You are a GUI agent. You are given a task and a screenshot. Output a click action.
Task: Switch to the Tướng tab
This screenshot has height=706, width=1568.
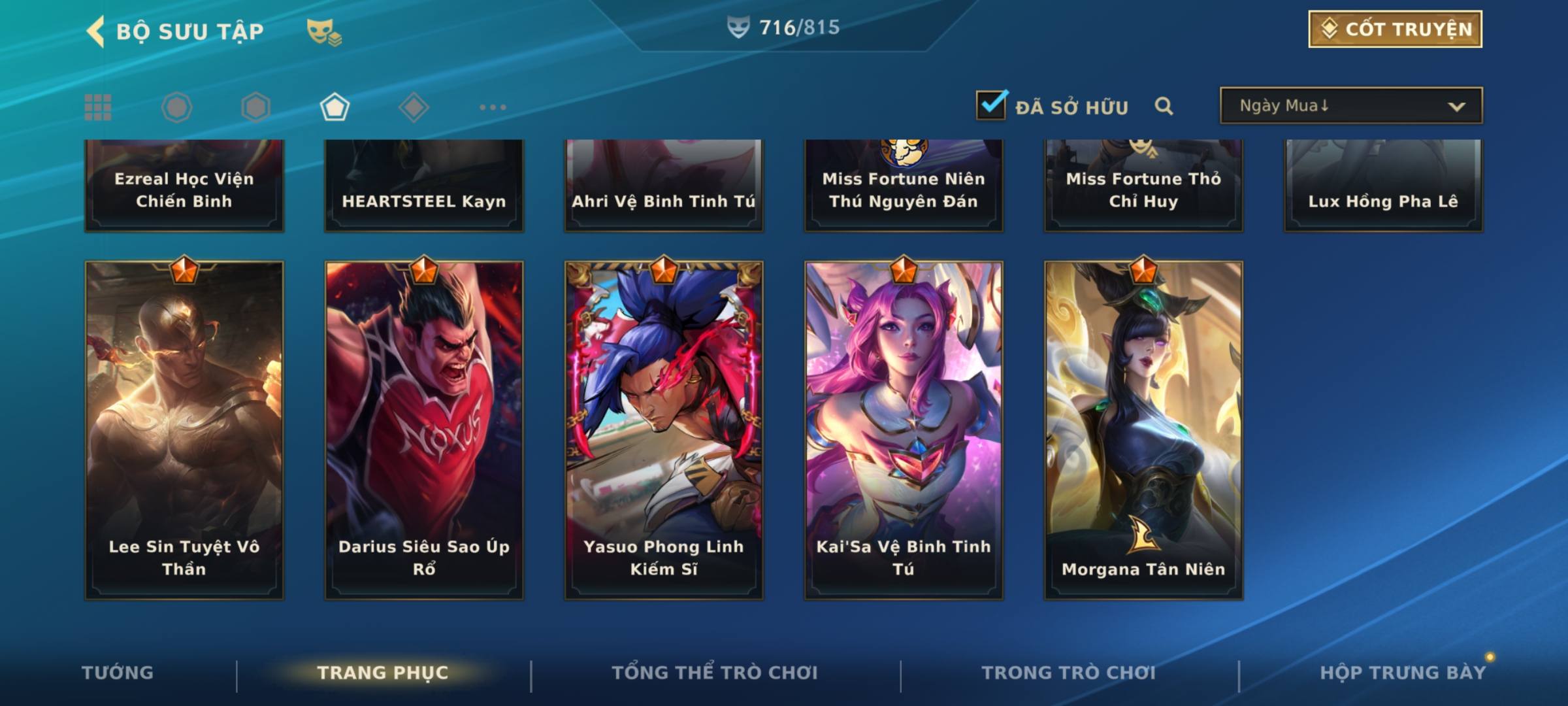pos(118,673)
